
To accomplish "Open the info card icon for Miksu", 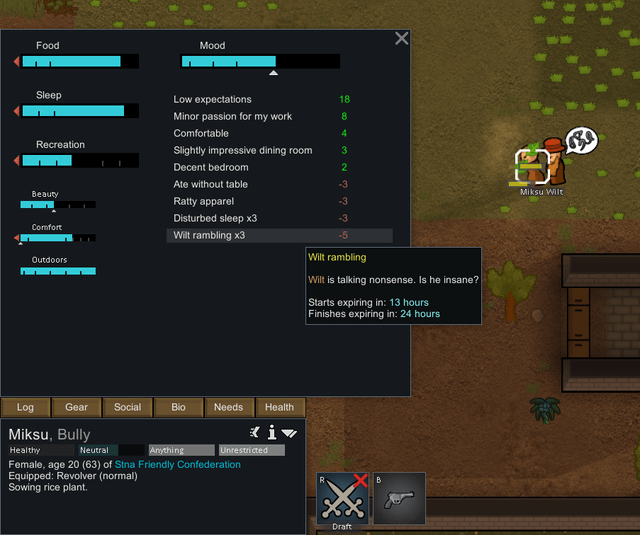I will (x=271, y=432).
